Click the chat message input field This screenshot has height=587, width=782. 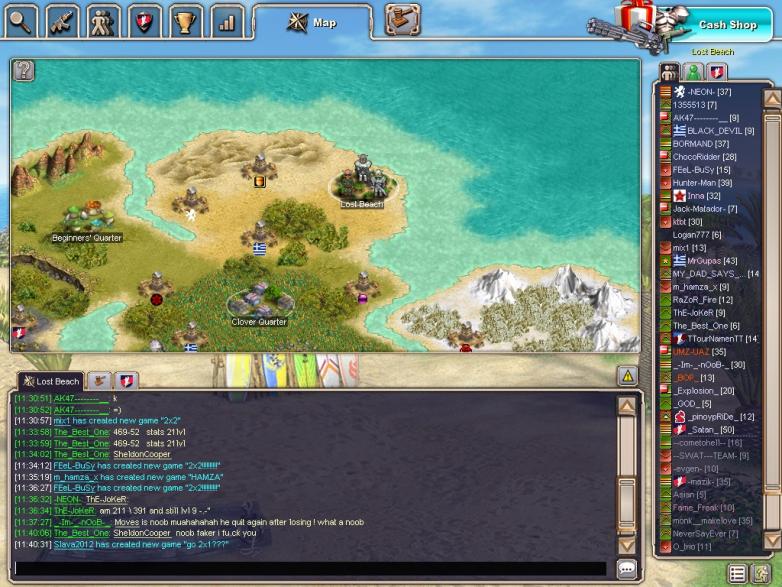click(310, 568)
